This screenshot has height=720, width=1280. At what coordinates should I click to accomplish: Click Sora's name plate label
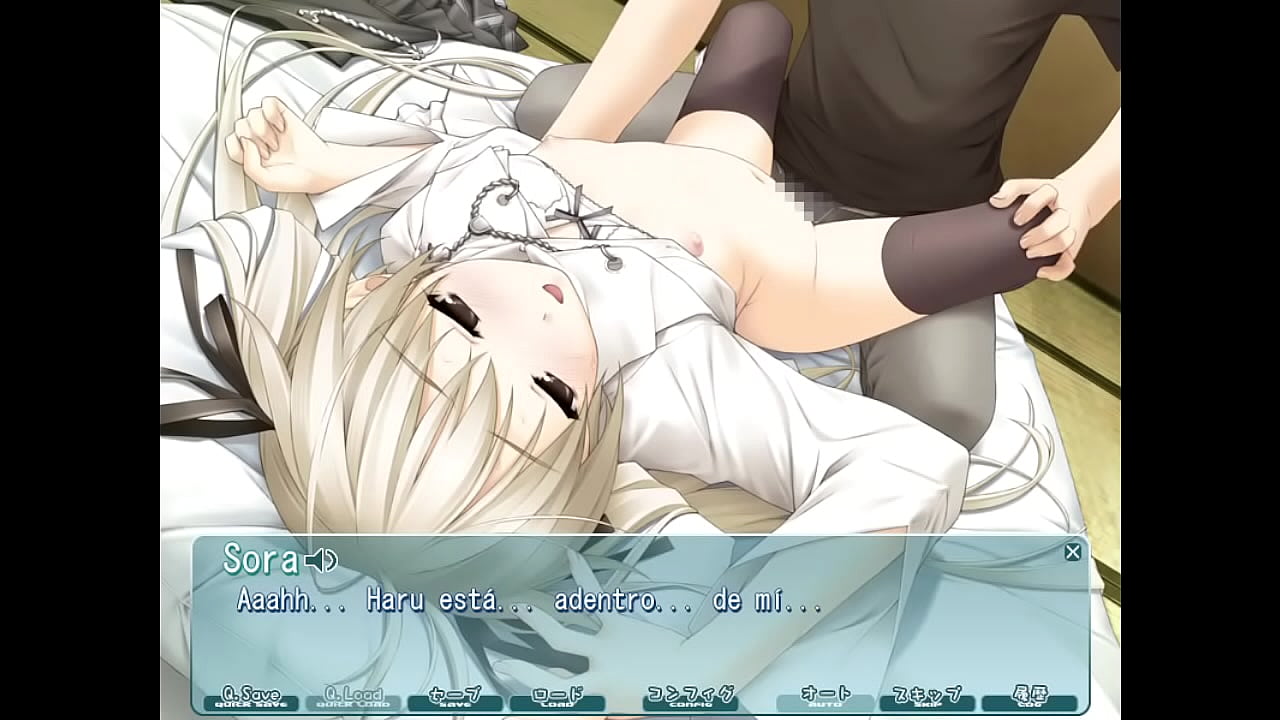(x=260, y=562)
